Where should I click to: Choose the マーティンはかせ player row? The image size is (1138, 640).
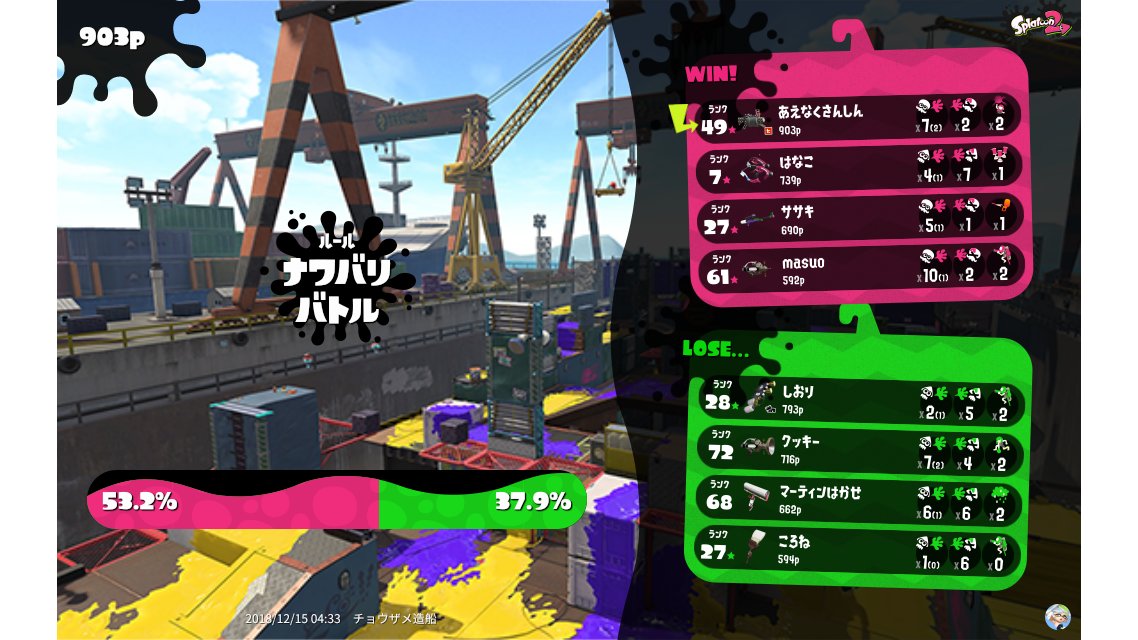pyautogui.click(x=858, y=498)
